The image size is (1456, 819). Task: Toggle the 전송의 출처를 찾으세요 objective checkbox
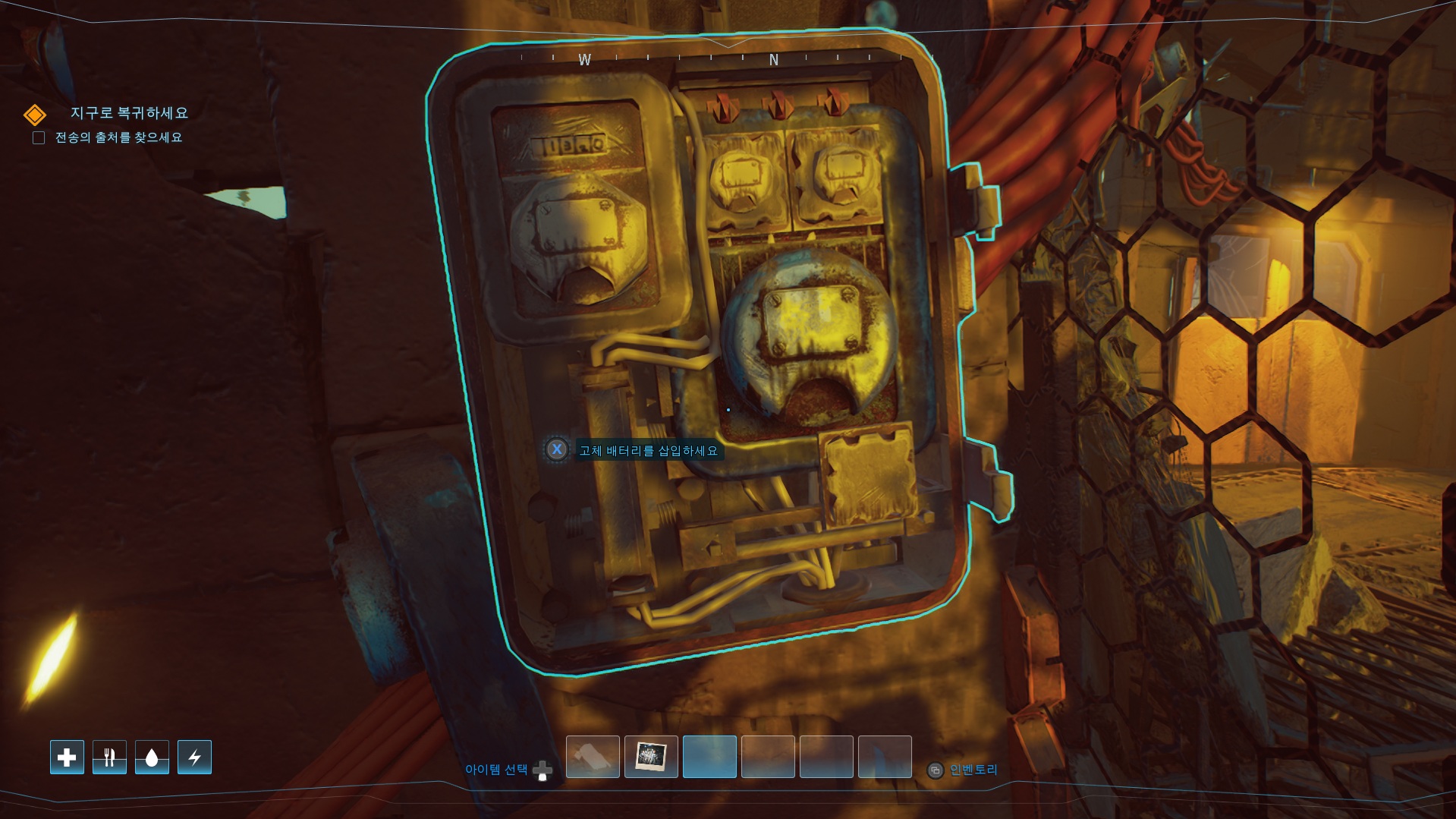pyautogui.click(x=39, y=138)
